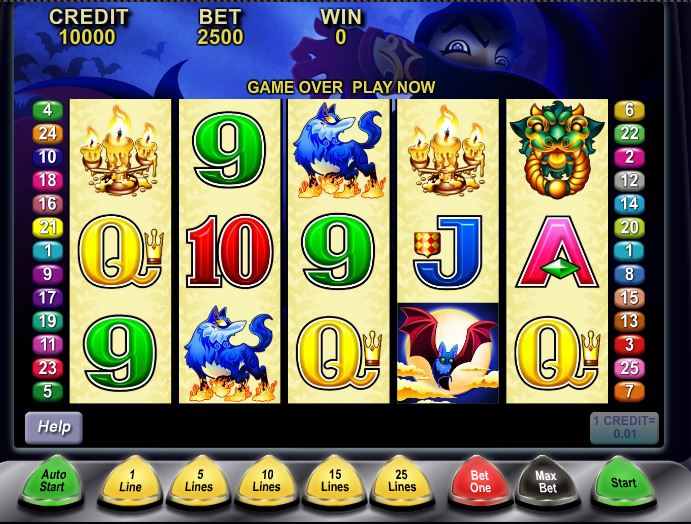
Task: Hit the black Max Bet button
Action: [545, 481]
